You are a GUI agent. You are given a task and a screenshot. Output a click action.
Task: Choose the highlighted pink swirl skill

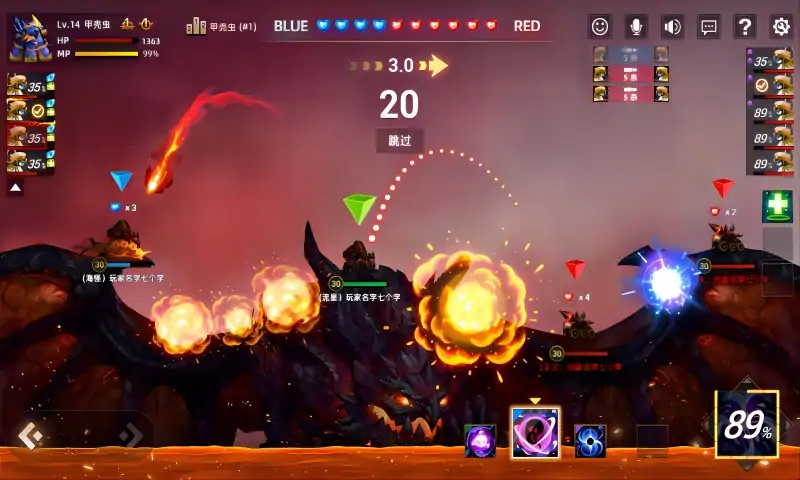535,433
